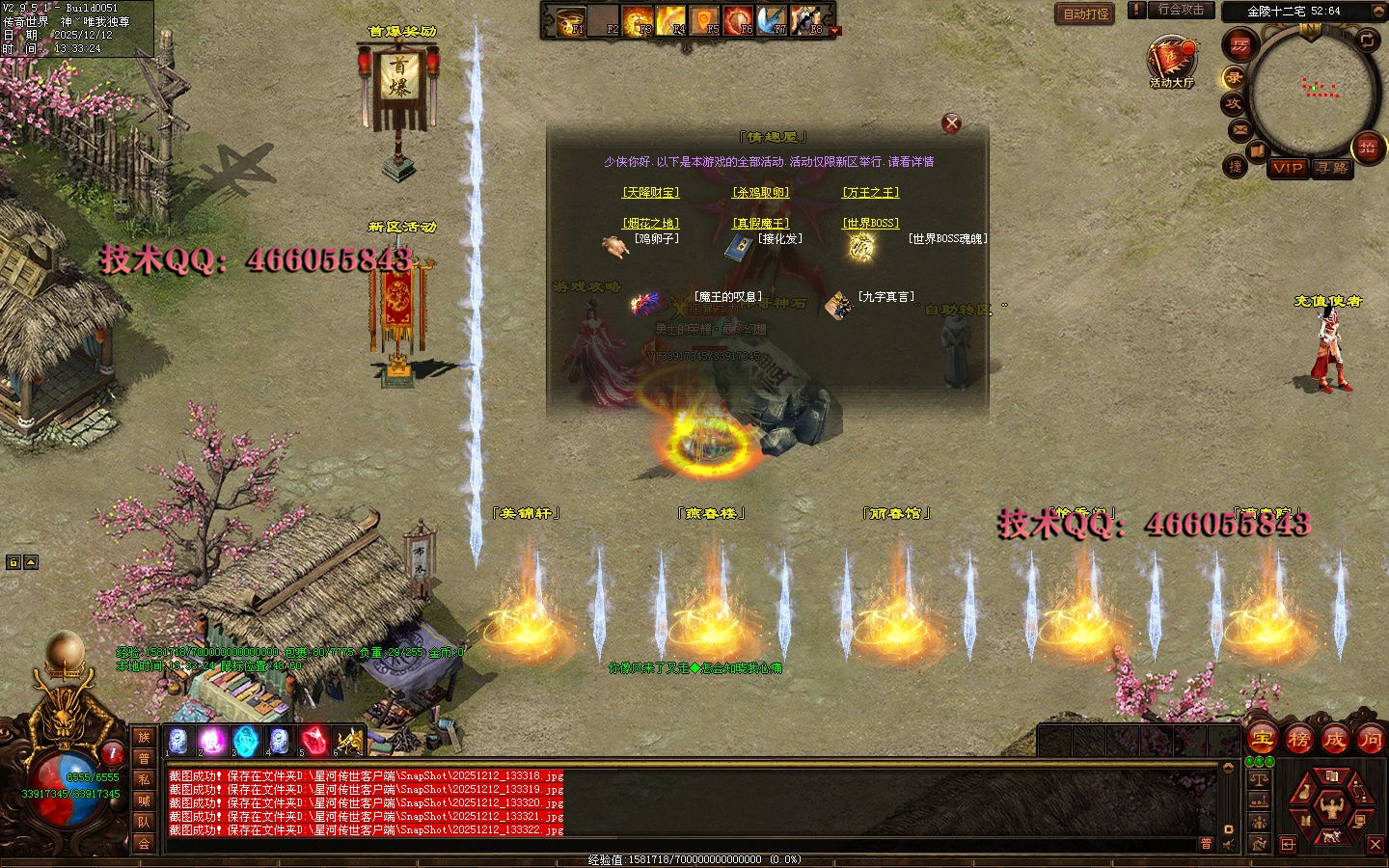Viewport: 1389px width, 868px height.
Task: Choose the 万王之王 activity link
Action: [x=871, y=193]
